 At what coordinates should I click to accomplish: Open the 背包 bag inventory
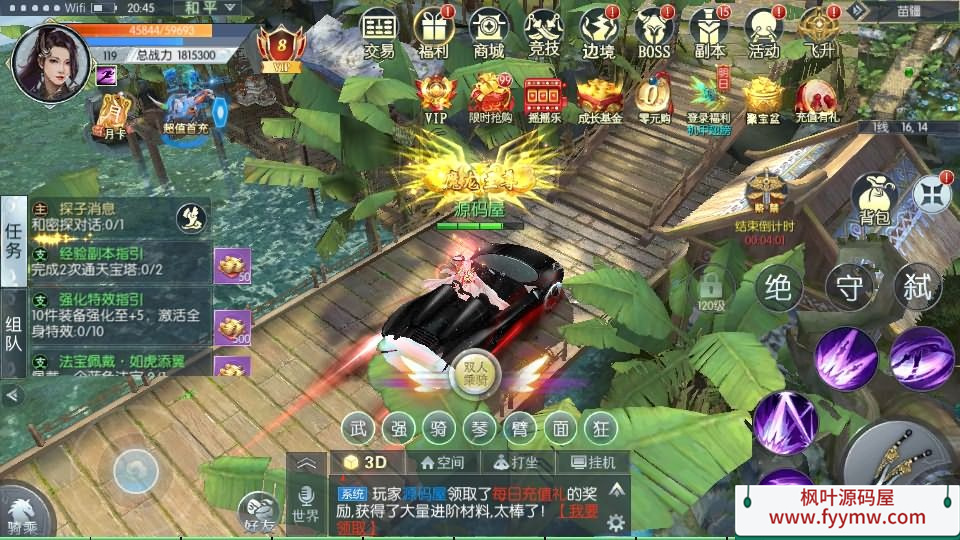[x=873, y=199]
